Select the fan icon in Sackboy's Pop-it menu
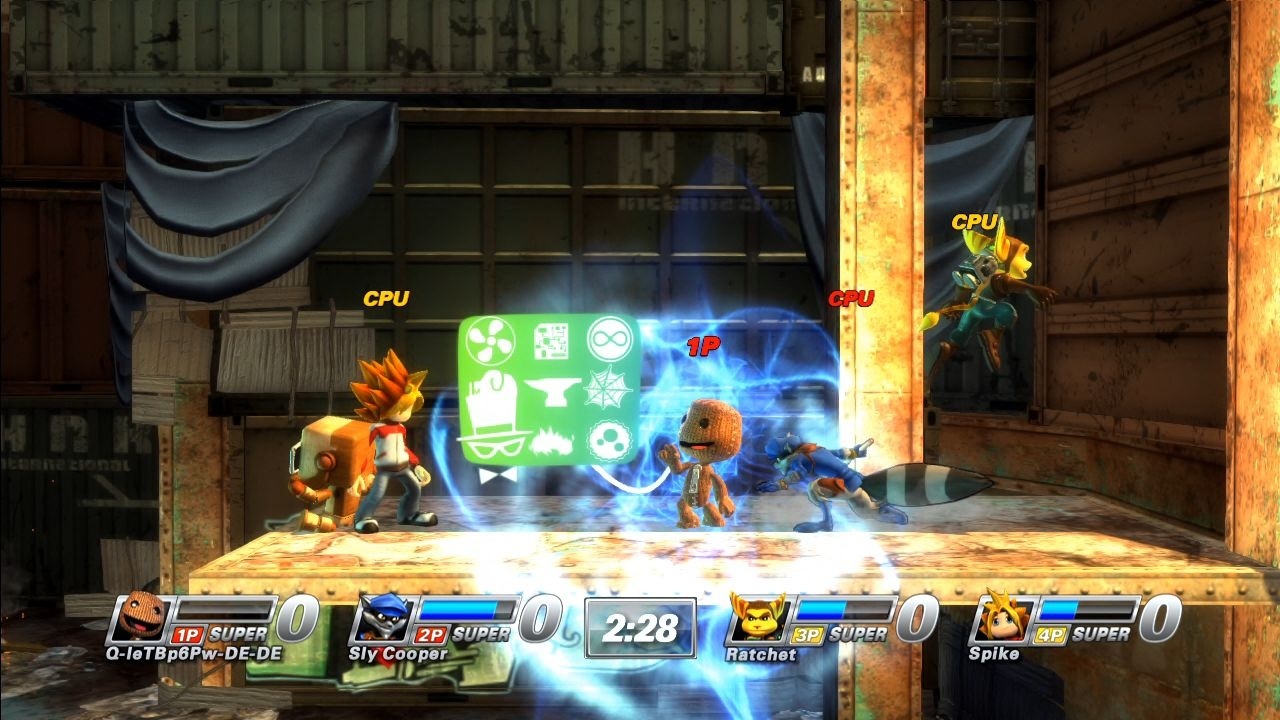Viewport: 1280px width, 720px height. coord(491,342)
